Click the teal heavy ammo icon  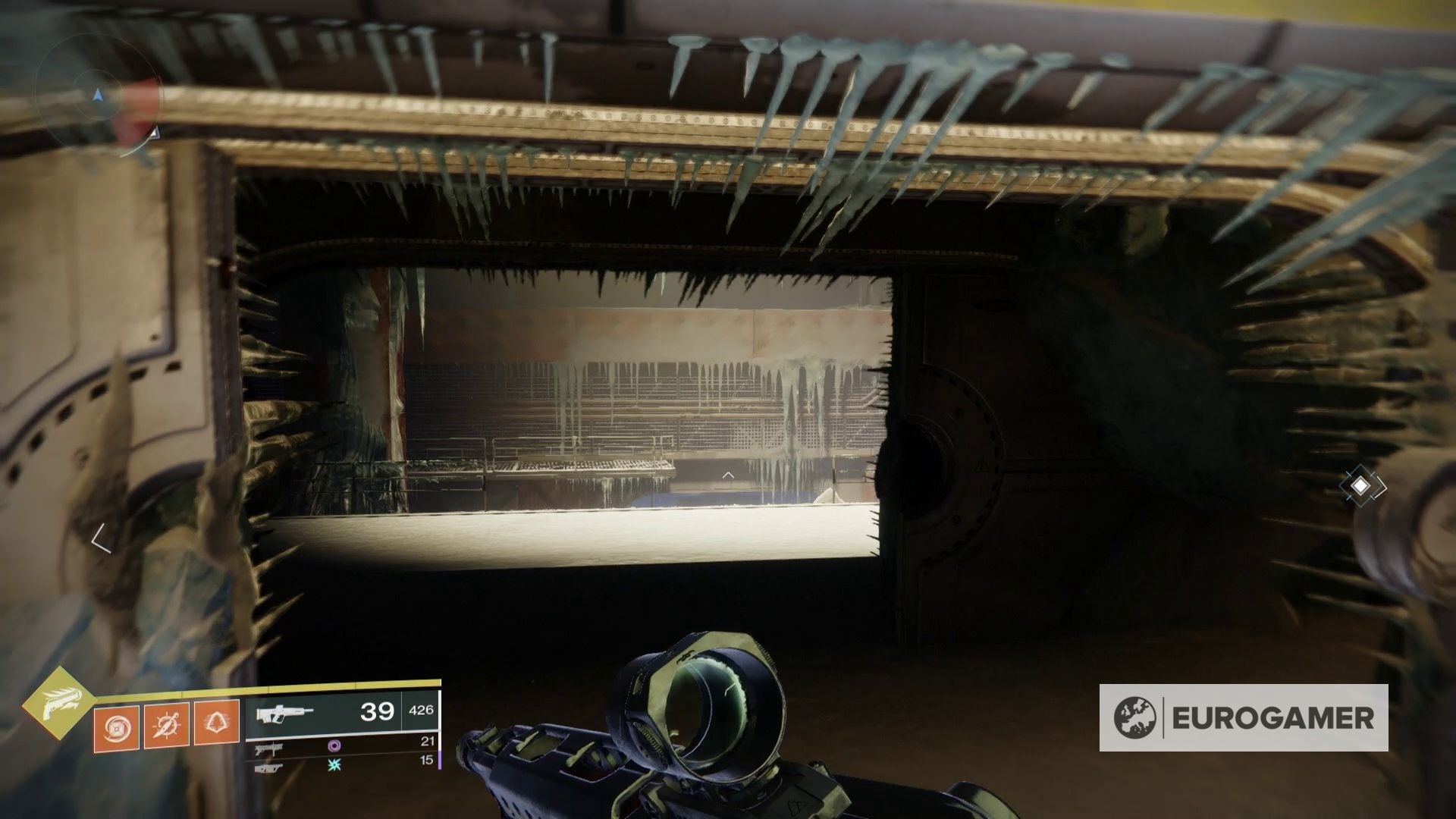click(334, 767)
